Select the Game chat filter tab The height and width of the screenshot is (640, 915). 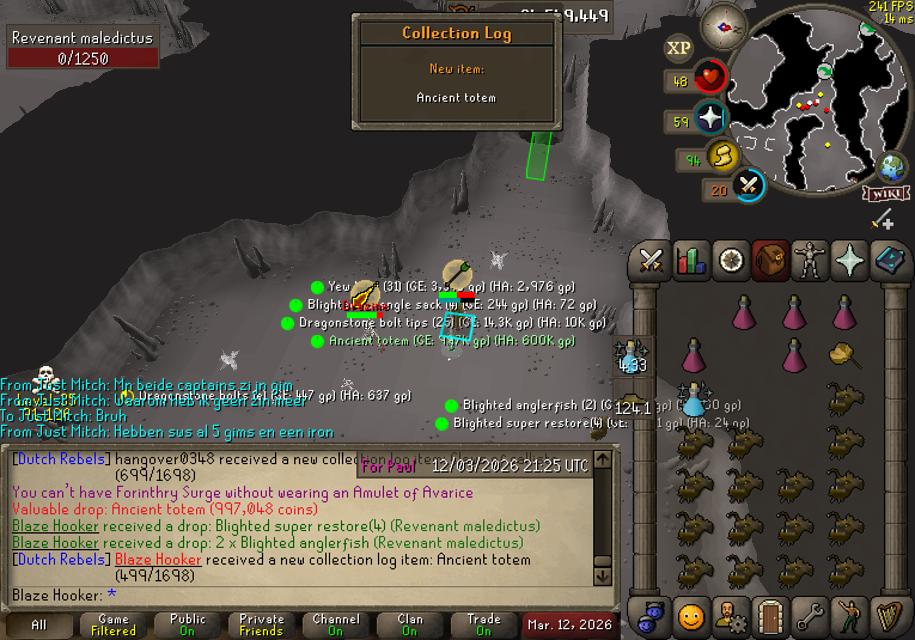tap(113, 625)
